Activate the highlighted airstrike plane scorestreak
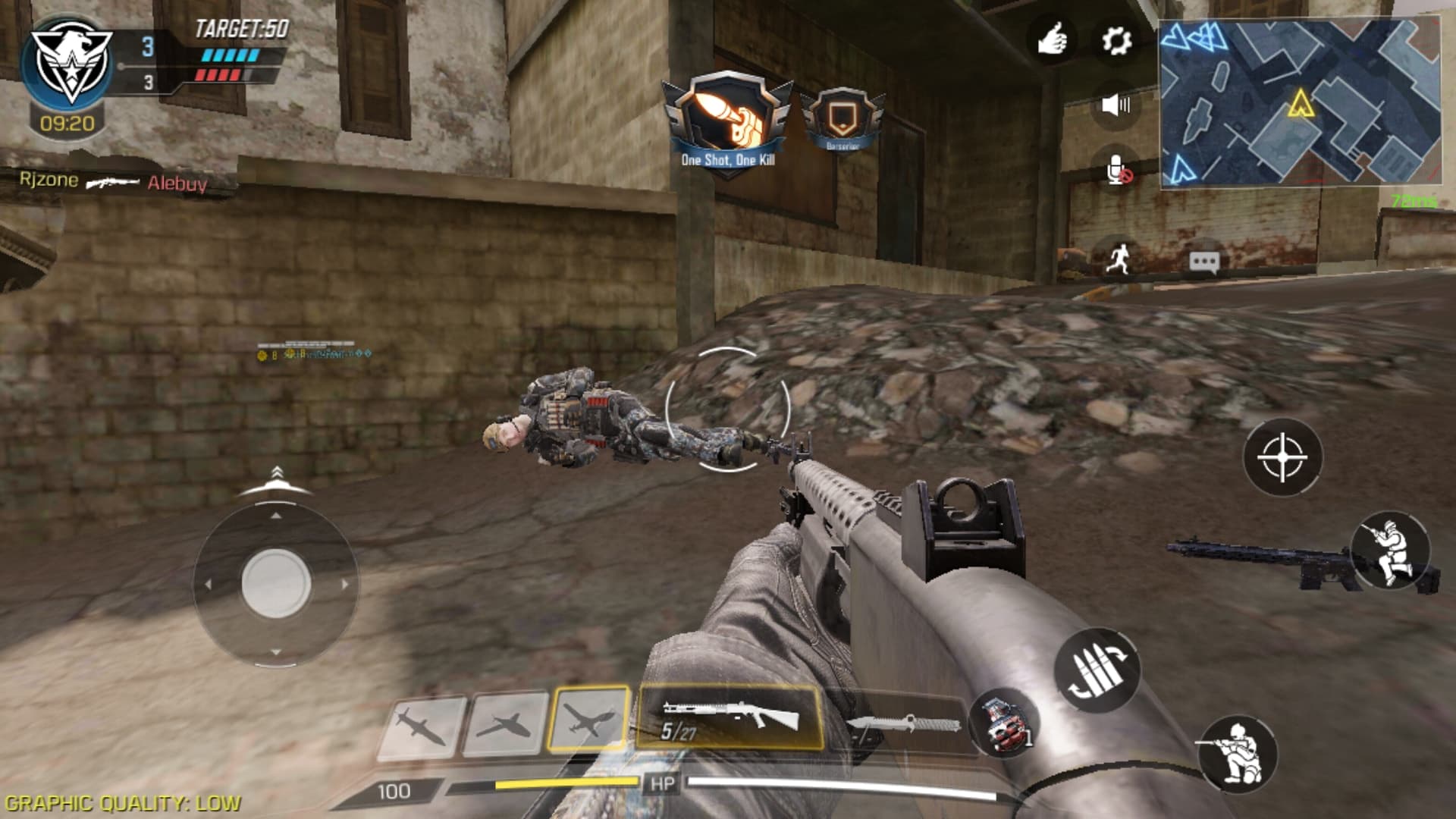 coord(589,719)
